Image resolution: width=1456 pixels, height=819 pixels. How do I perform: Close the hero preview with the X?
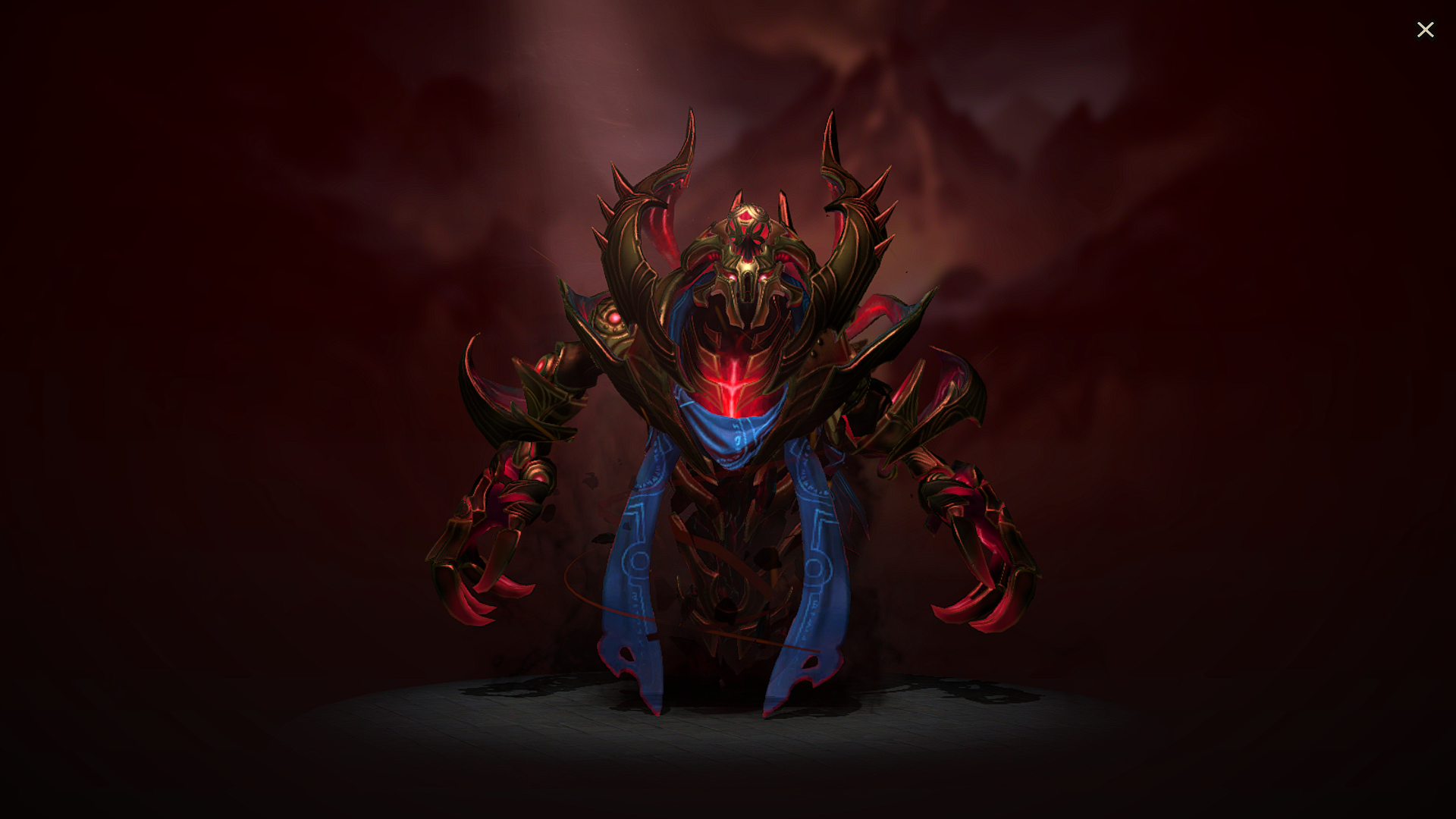point(1426,30)
